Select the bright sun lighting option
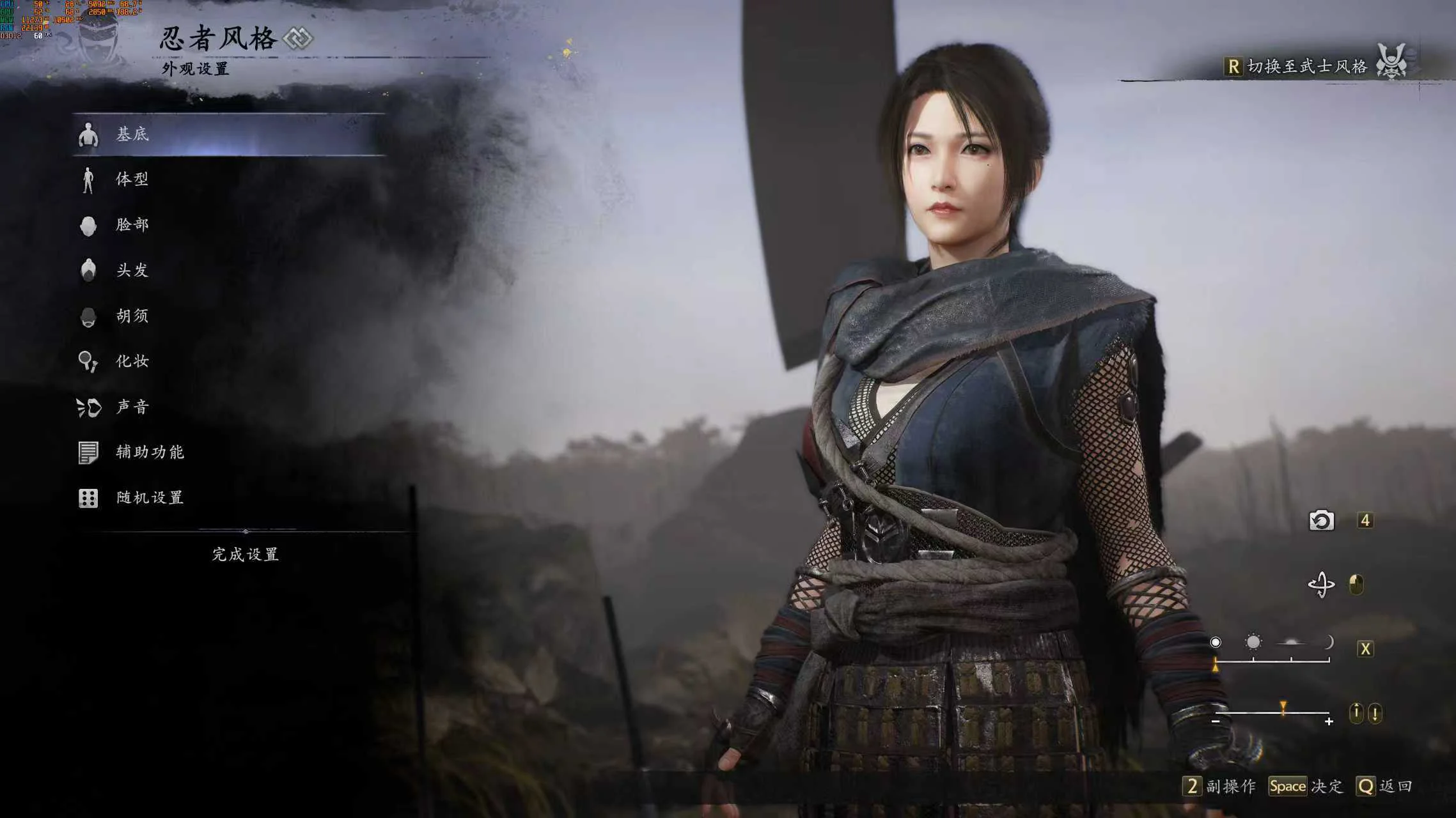1456x818 pixels. point(1253,642)
